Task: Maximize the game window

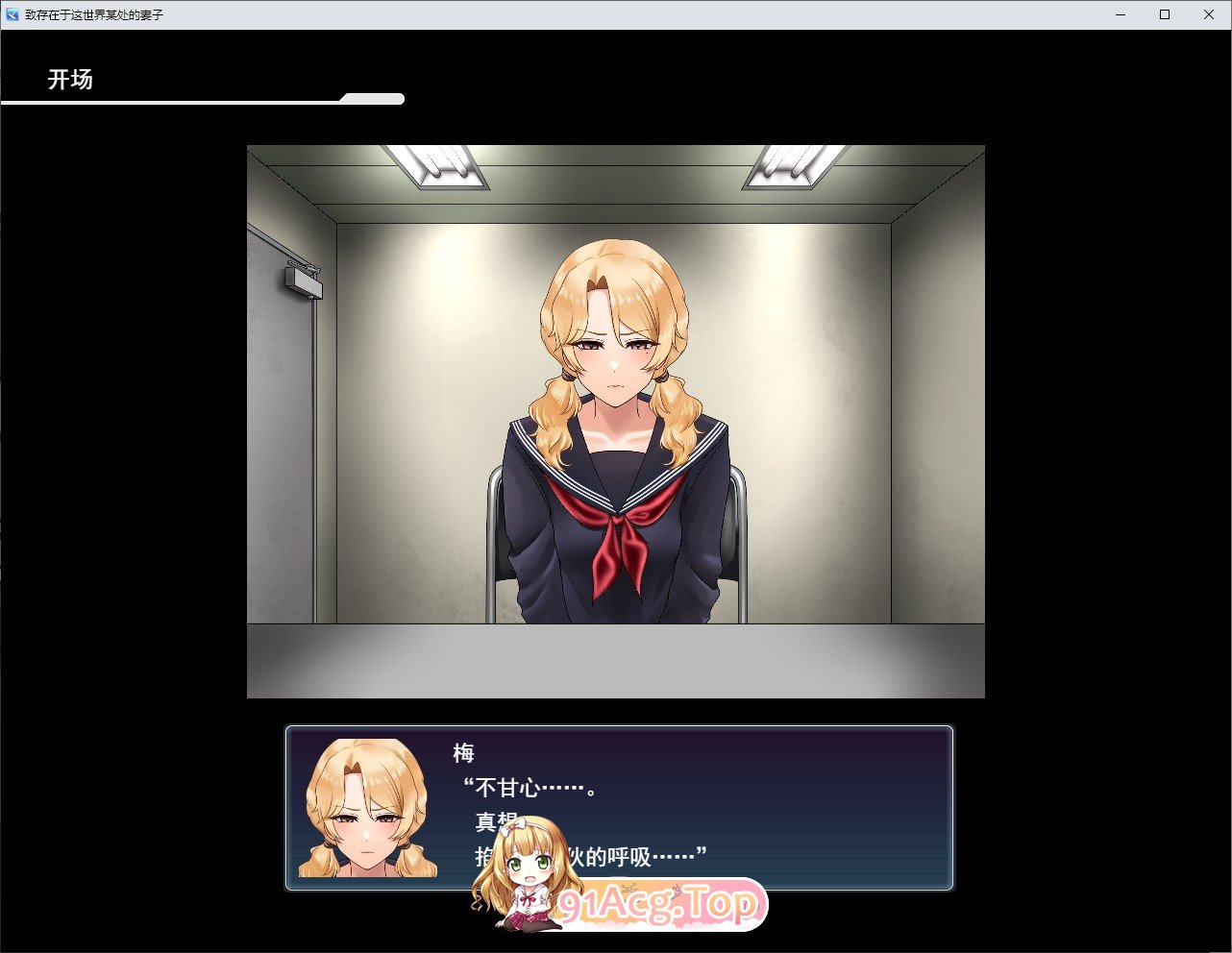Action: point(1164,14)
